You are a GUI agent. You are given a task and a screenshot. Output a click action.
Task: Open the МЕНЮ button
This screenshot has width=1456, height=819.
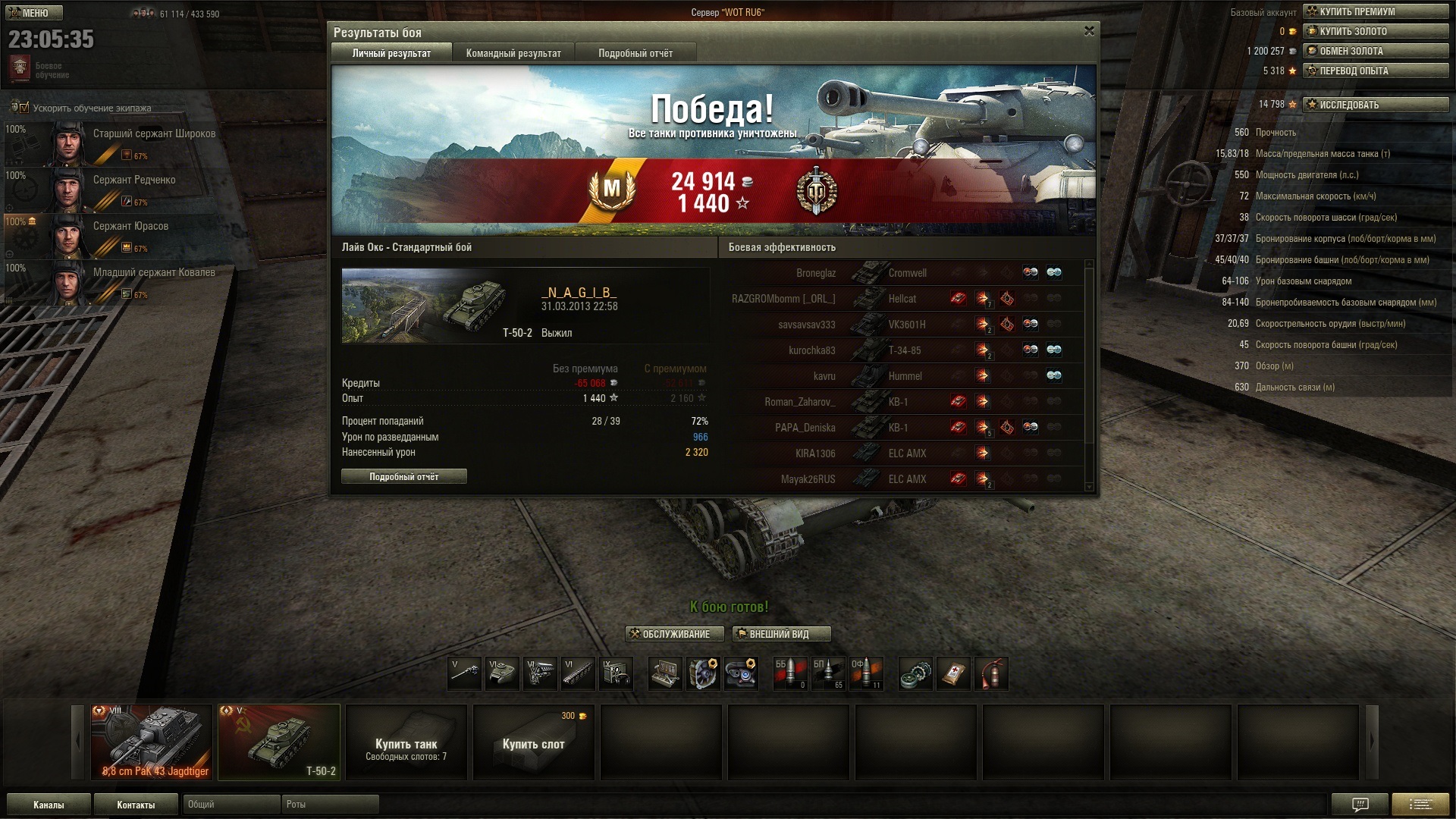[x=34, y=13]
